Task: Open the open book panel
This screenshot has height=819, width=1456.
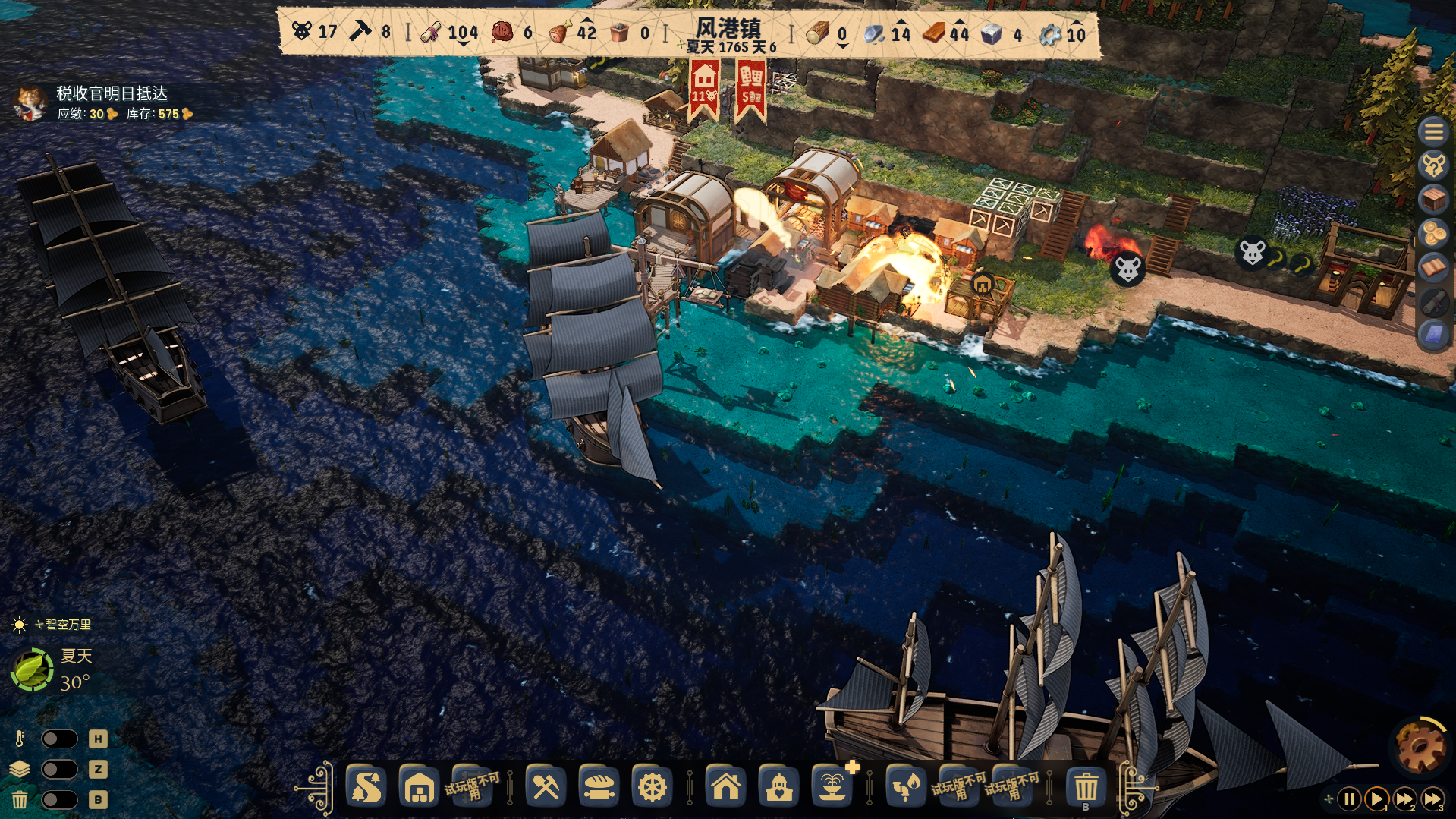Action: [x=1433, y=267]
